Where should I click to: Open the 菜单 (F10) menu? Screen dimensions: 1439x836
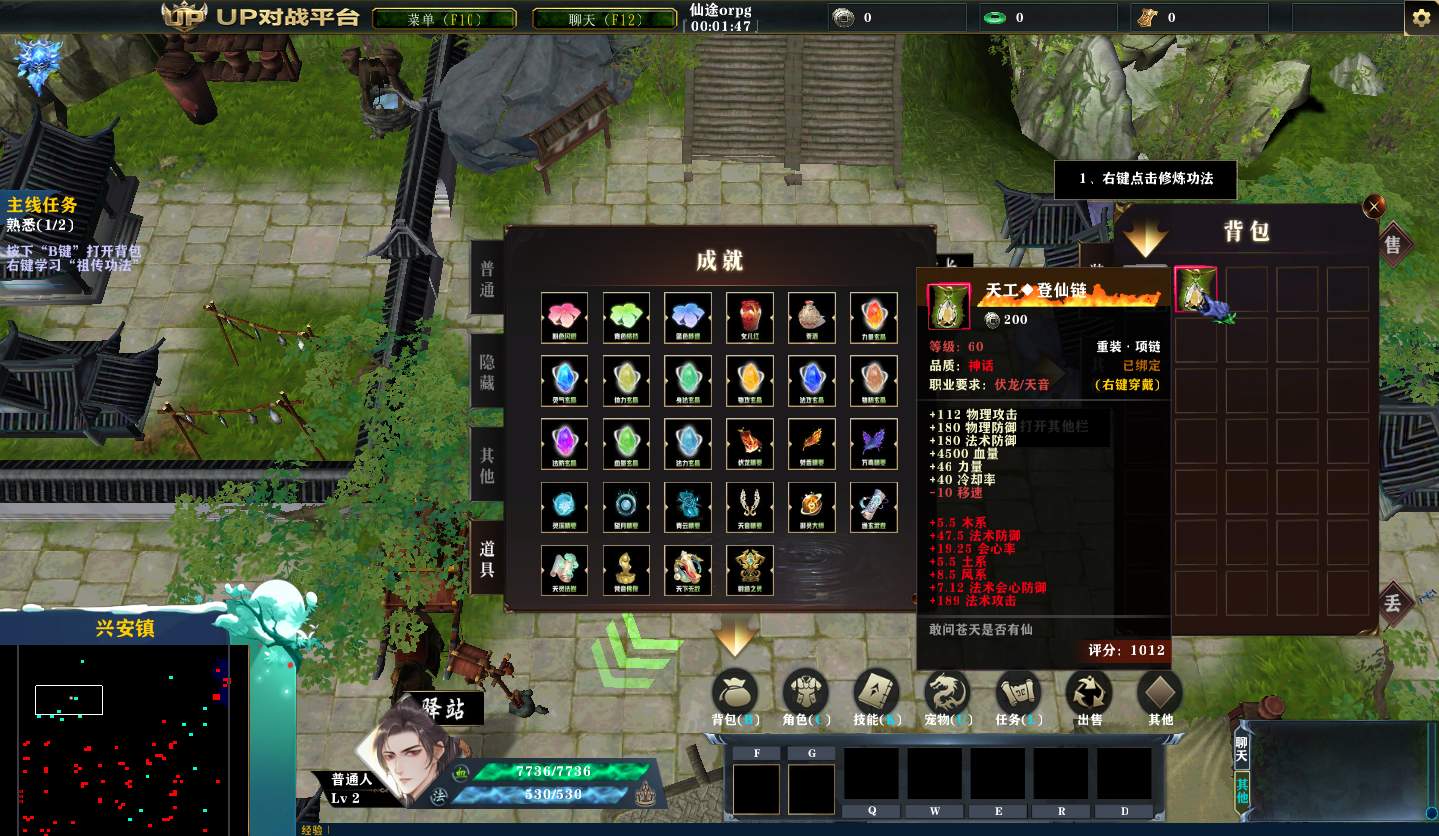(444, 19)
